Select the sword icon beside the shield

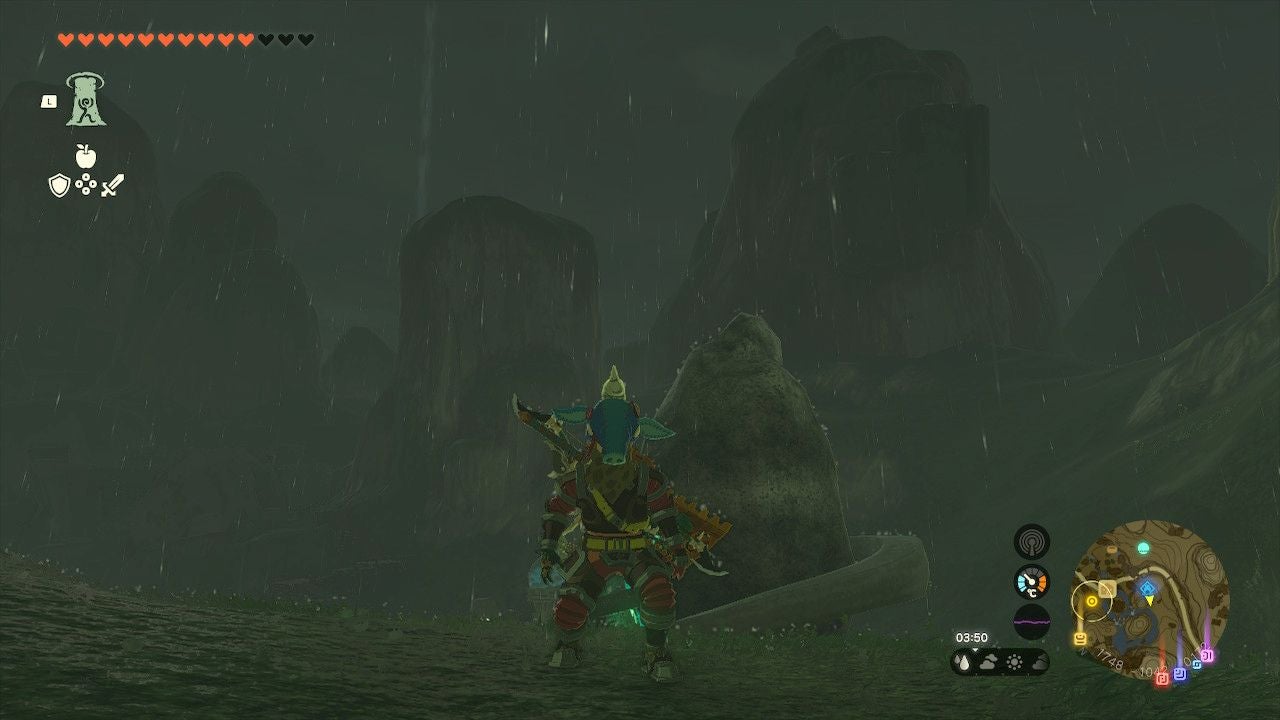112,185
